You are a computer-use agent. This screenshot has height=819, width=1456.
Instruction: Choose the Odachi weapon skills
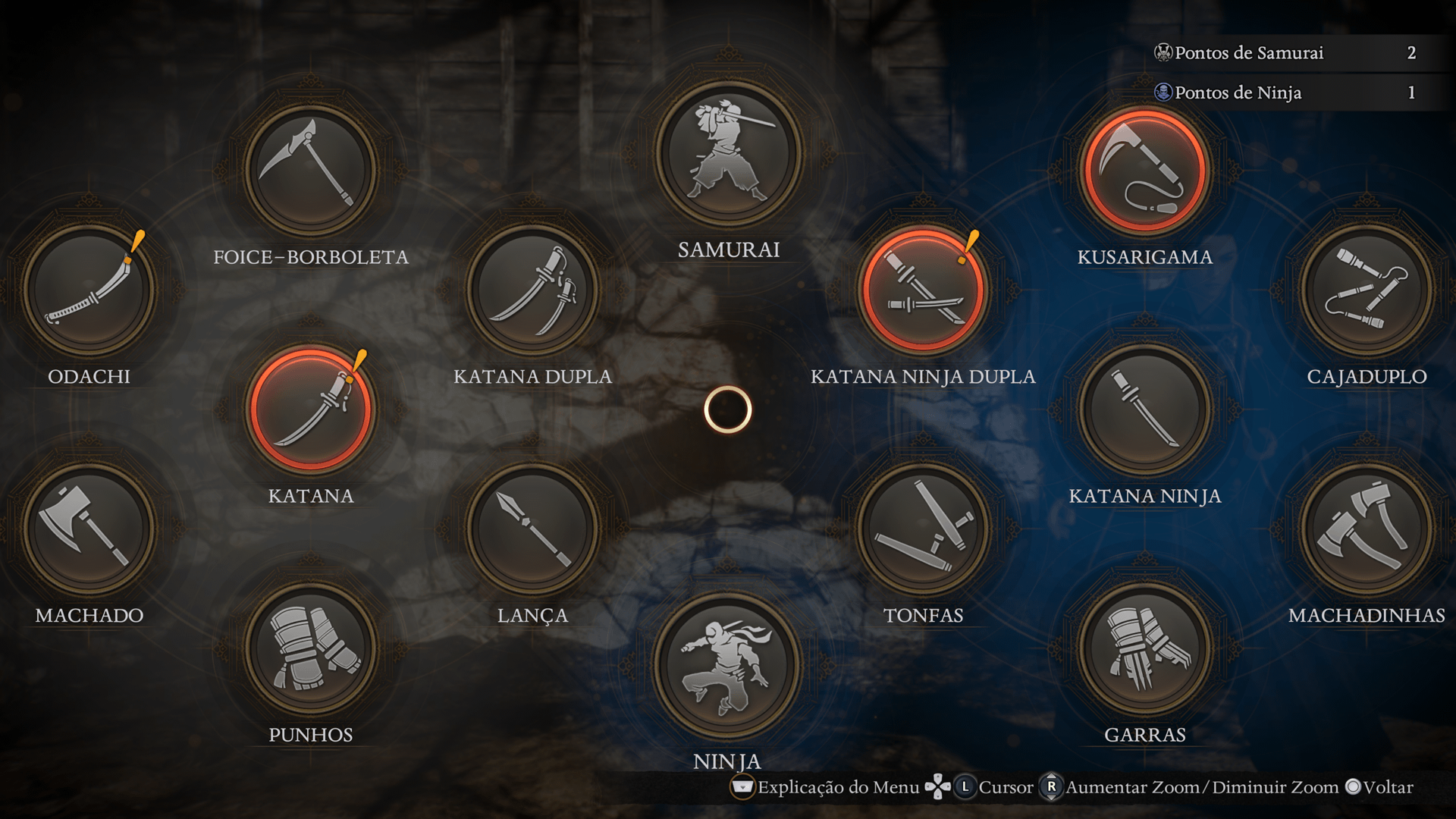[x=89, y=290]
